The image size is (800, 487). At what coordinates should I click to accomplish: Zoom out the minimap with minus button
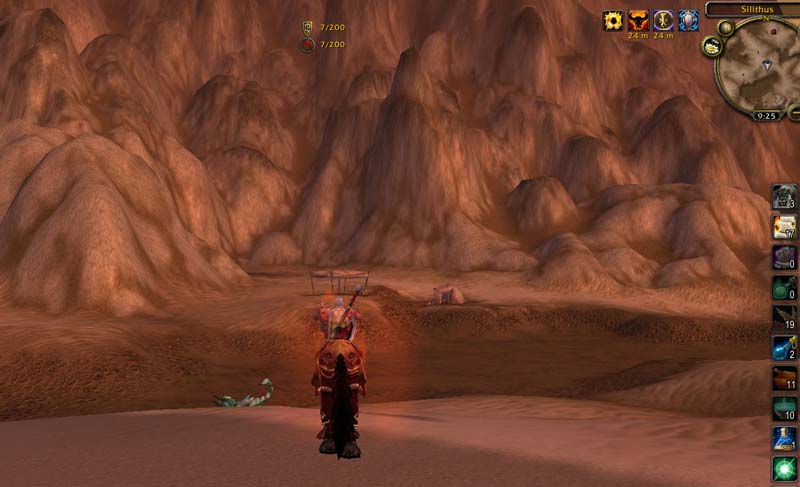coord(794,110)
